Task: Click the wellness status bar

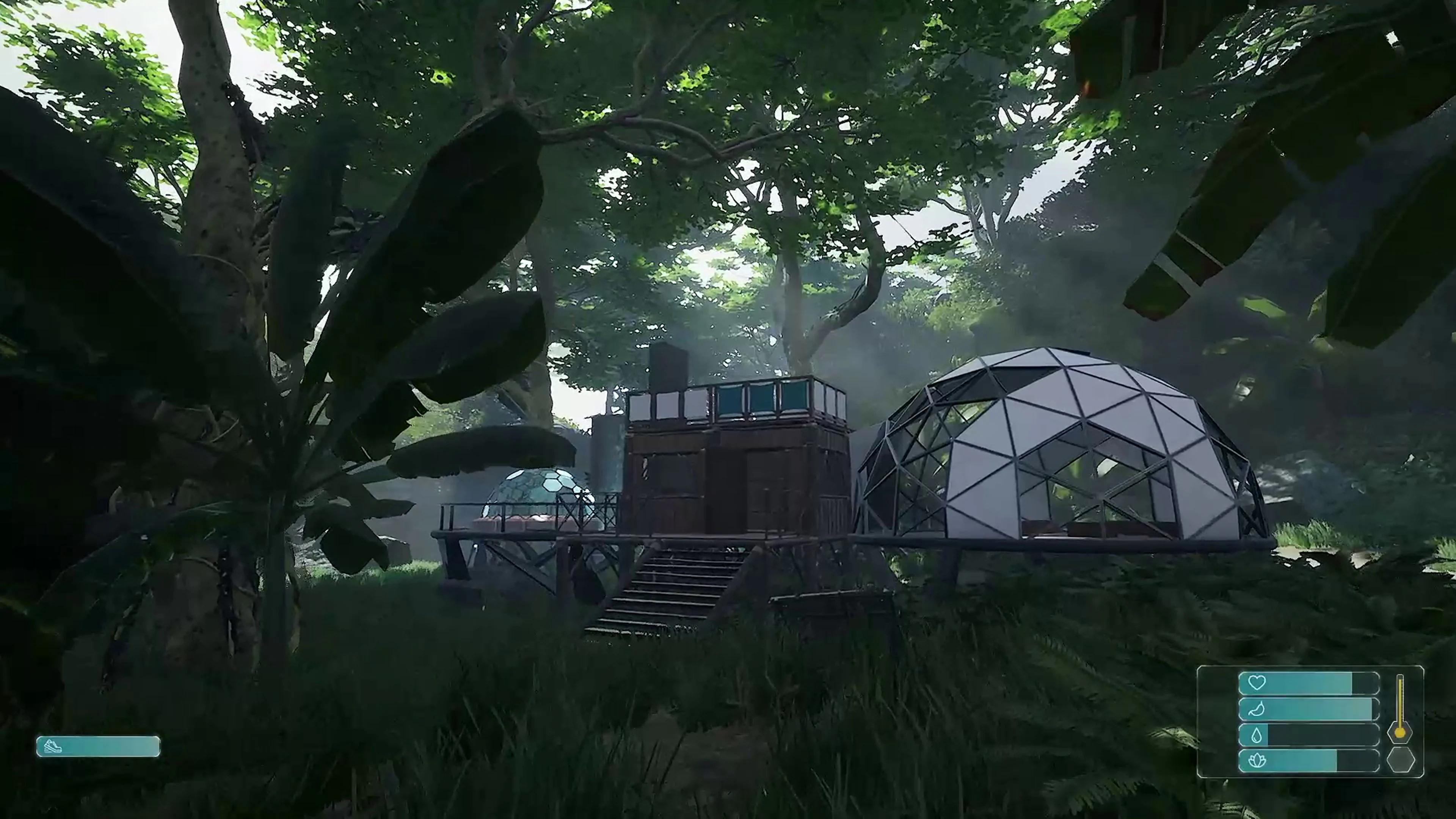Action: (x=1300, y=760)
